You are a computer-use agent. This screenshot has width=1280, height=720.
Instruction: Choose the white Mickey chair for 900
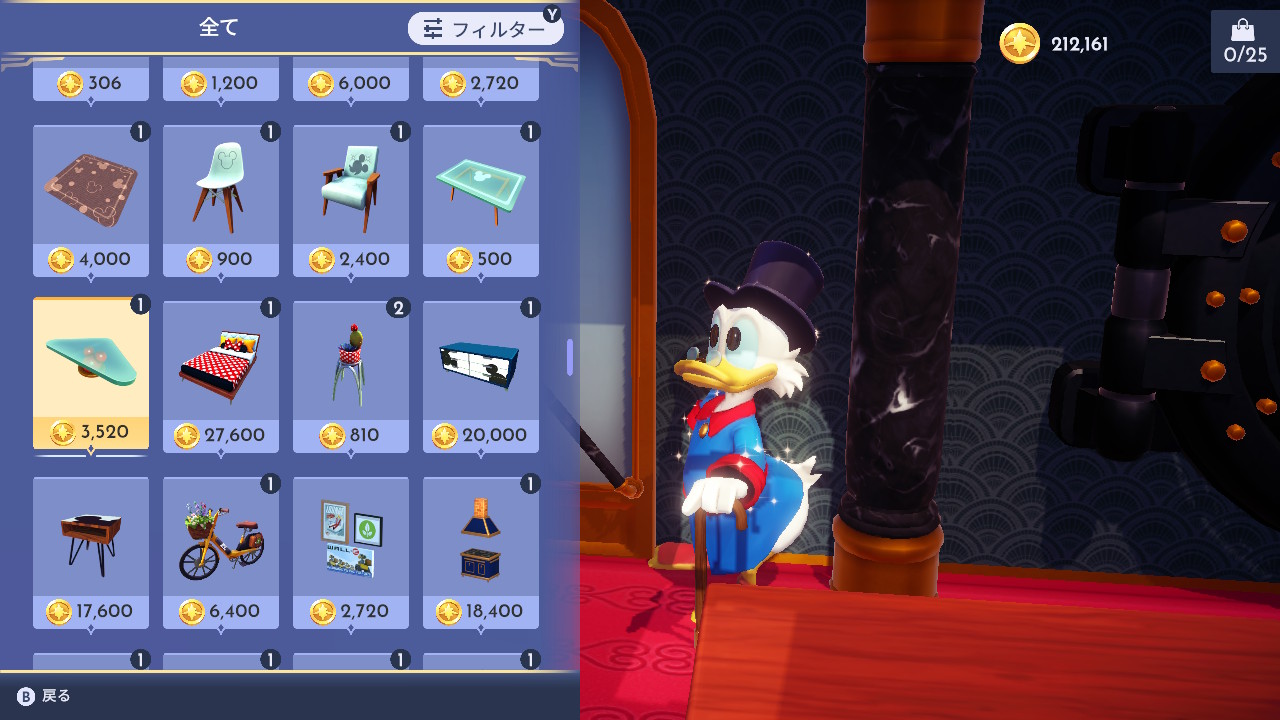(x=221, y=200)
